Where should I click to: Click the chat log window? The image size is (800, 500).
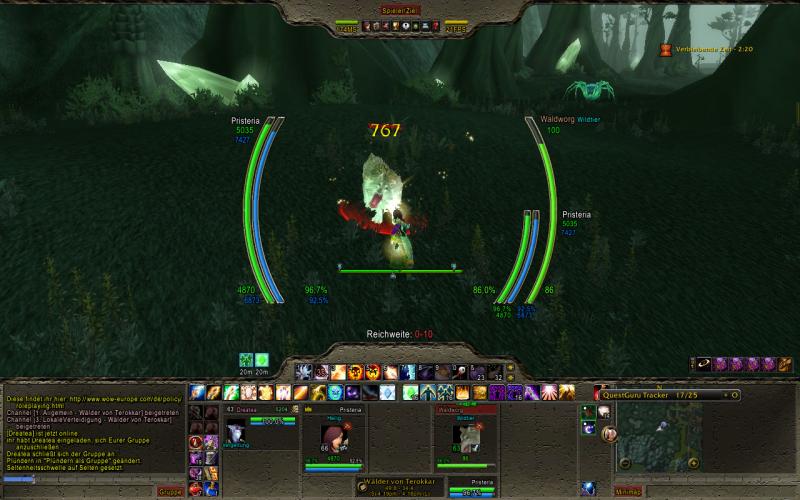(92, 430)
